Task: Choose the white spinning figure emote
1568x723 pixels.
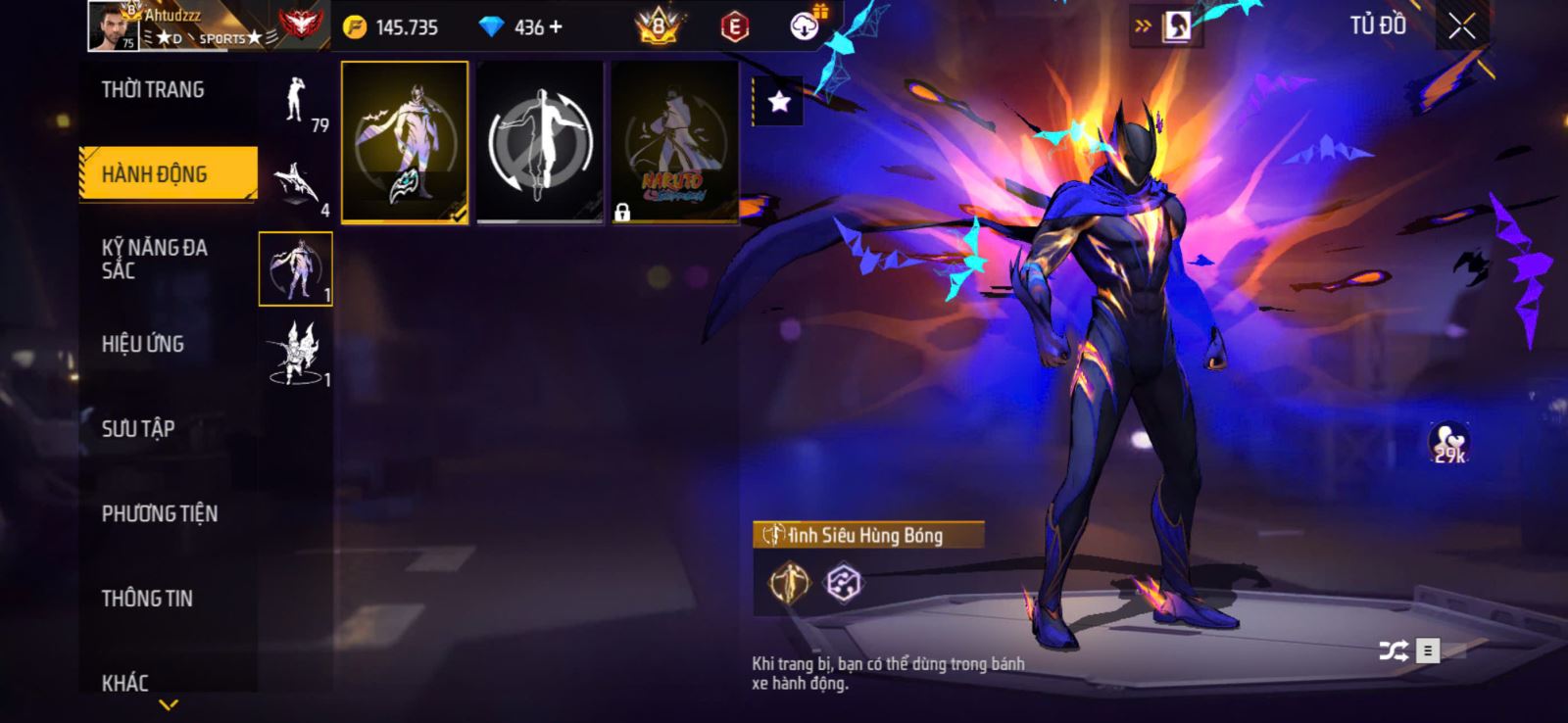Action: [x=540, y=142]
